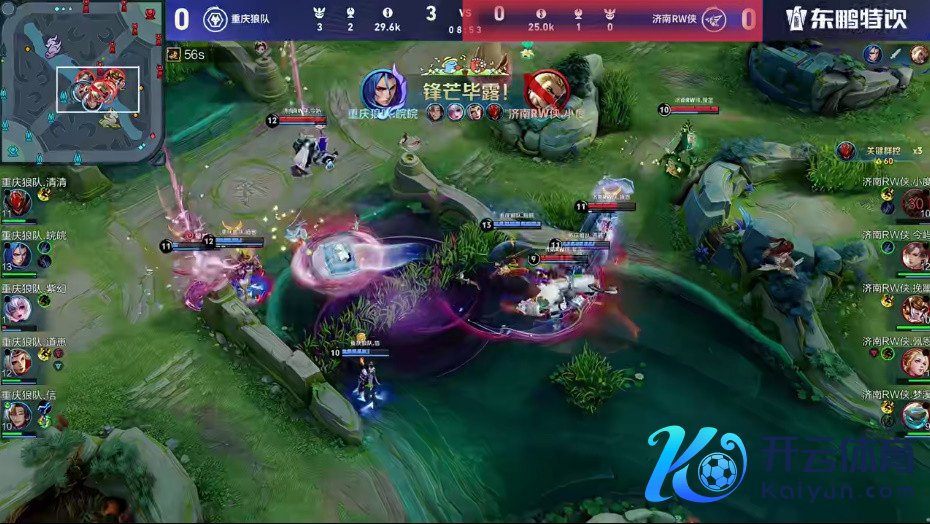The image size is (930, 524).
Task: Select the killer hero portrait in kill banner
Action: click(381, 90)
